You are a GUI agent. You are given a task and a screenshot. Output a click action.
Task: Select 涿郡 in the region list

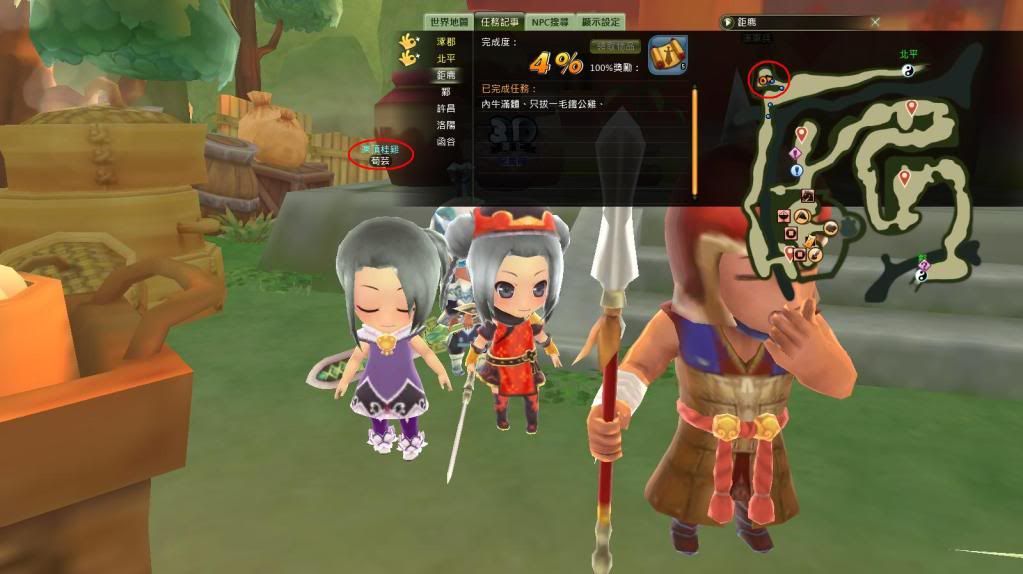pyautogui.click(x=446, y=42)
